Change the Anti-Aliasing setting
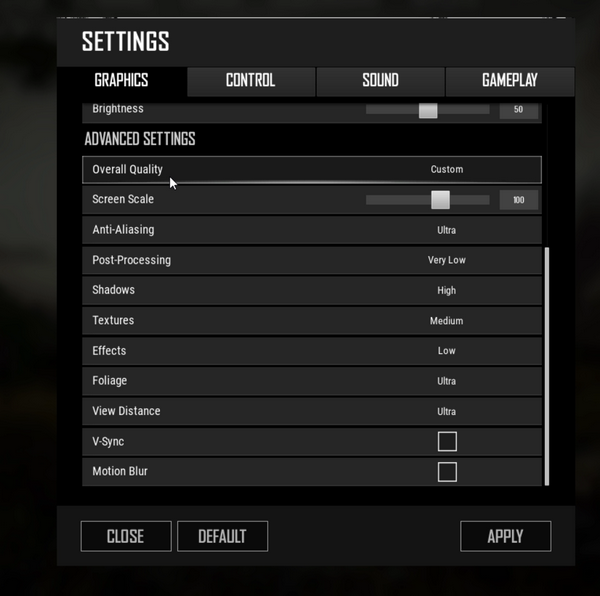600x596 pixels. pos(446,230)
